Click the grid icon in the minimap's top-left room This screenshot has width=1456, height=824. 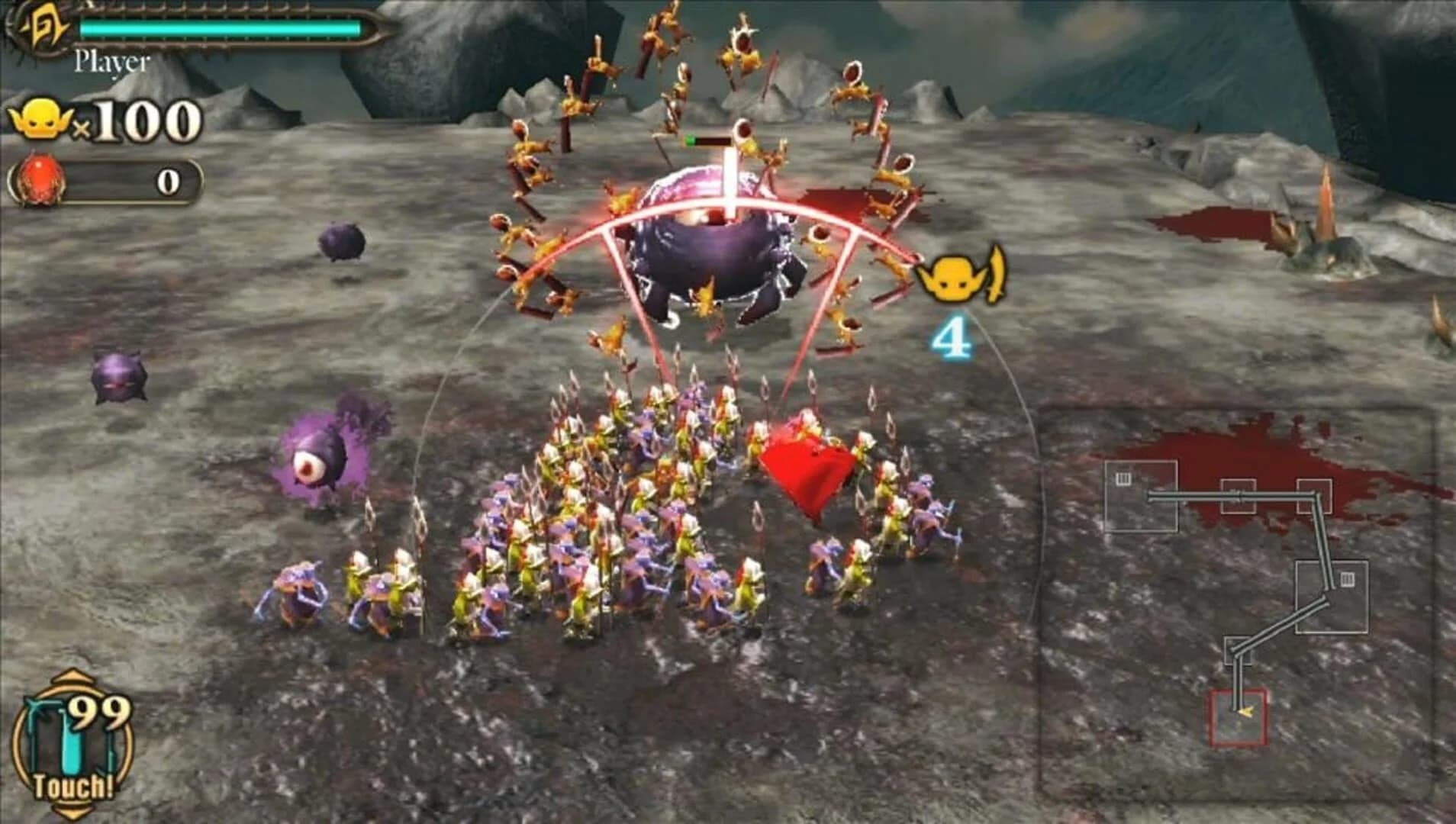tap(1124, 478)
